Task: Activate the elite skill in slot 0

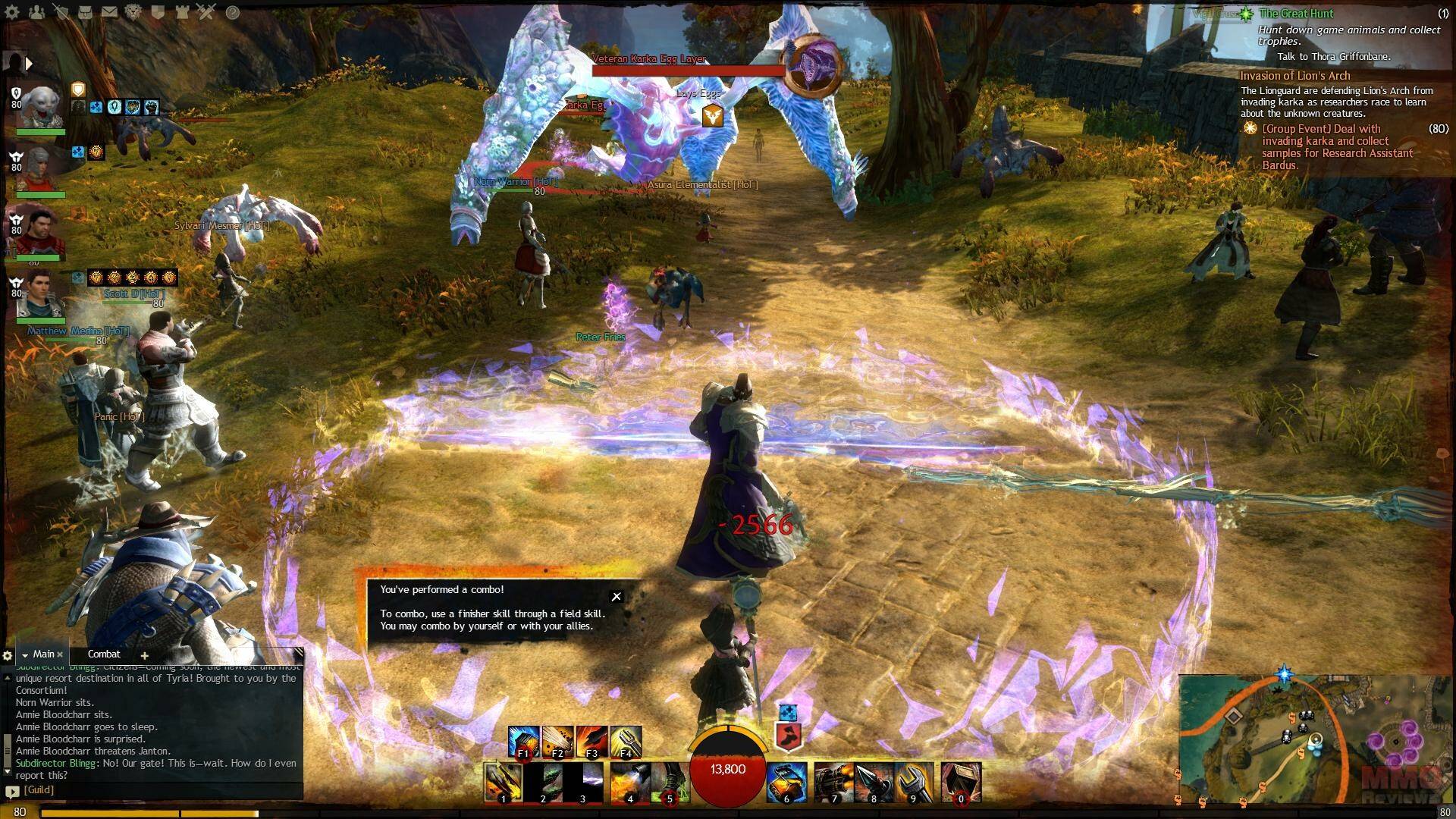Action: [x=961, y=782]
